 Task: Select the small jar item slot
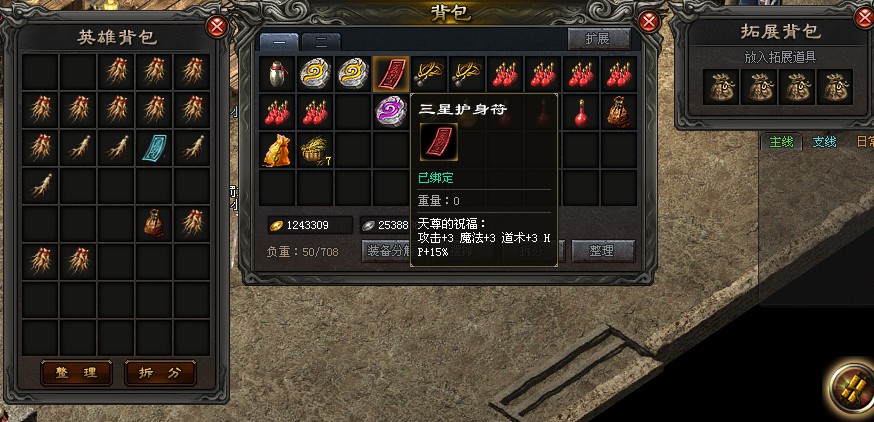(x=277, y=73)
